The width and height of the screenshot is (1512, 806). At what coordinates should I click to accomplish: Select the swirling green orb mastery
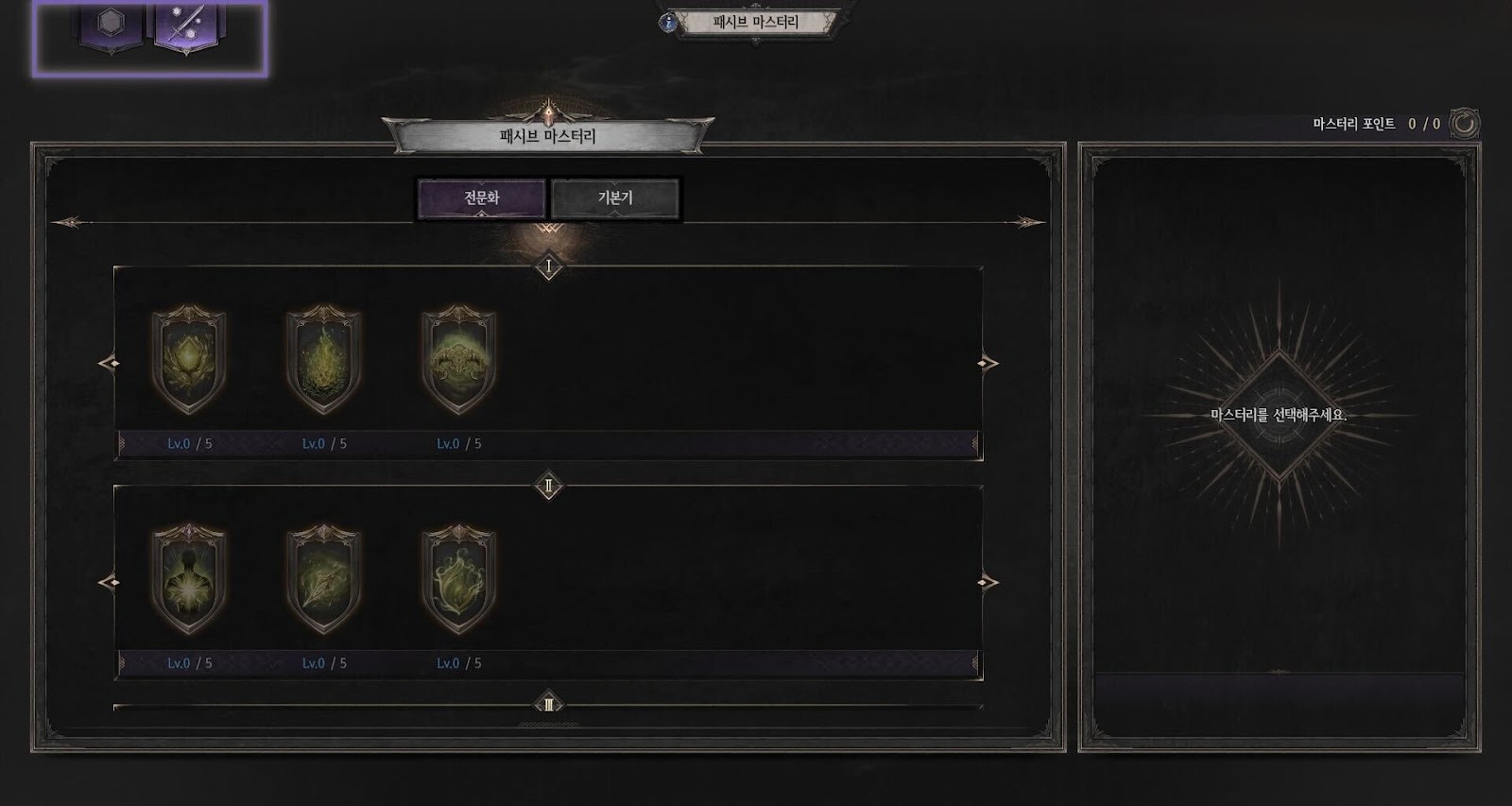click(x=458, y=578)
